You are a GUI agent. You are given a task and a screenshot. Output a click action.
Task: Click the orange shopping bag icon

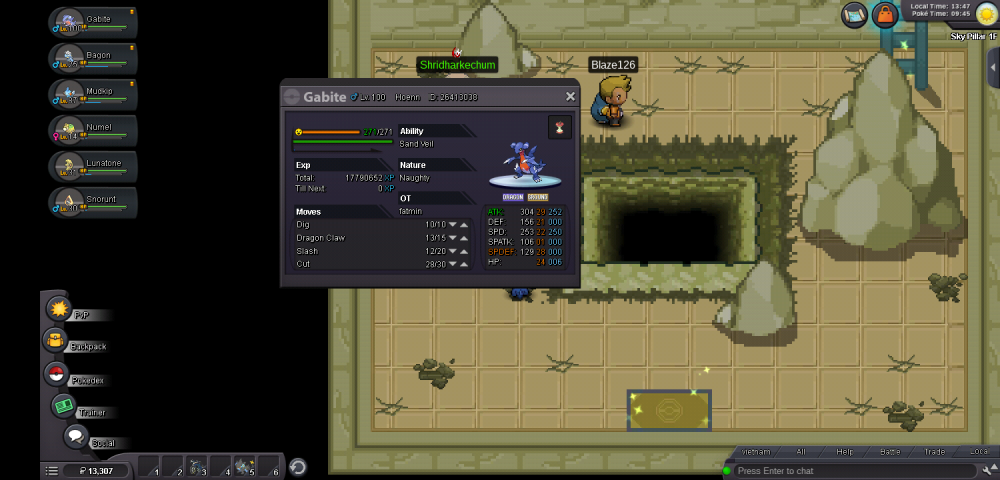click(884, 14)
